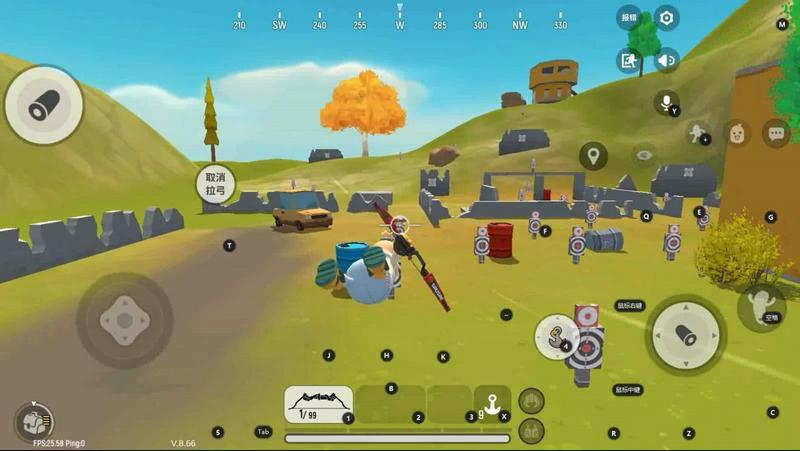The height and width of the screenshot is (451, 800).
Task: Activate the jump button with figure
Action: click(762, 306)
